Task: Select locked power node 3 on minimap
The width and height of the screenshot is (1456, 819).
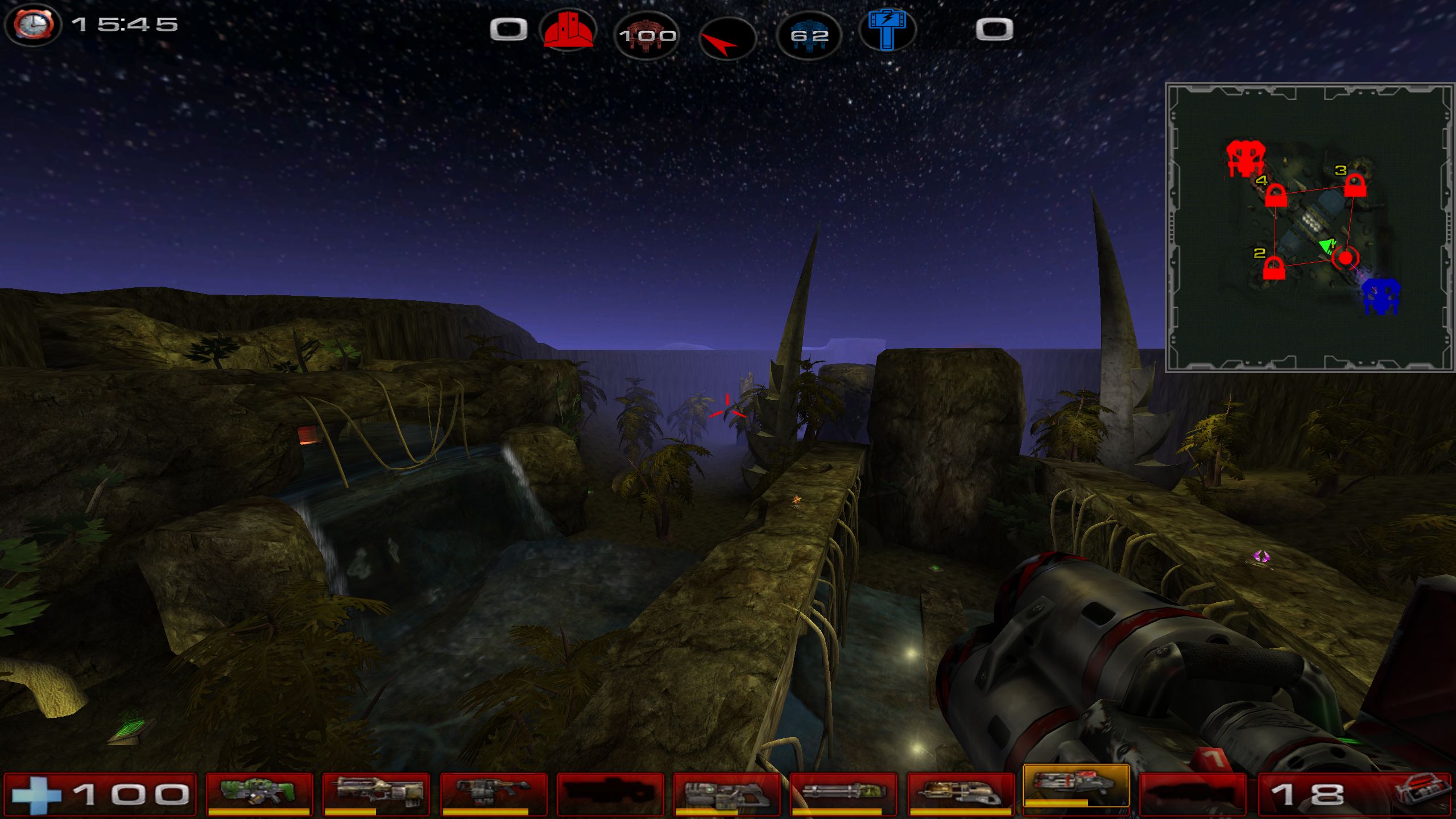Action: (x=1355, y=185)
